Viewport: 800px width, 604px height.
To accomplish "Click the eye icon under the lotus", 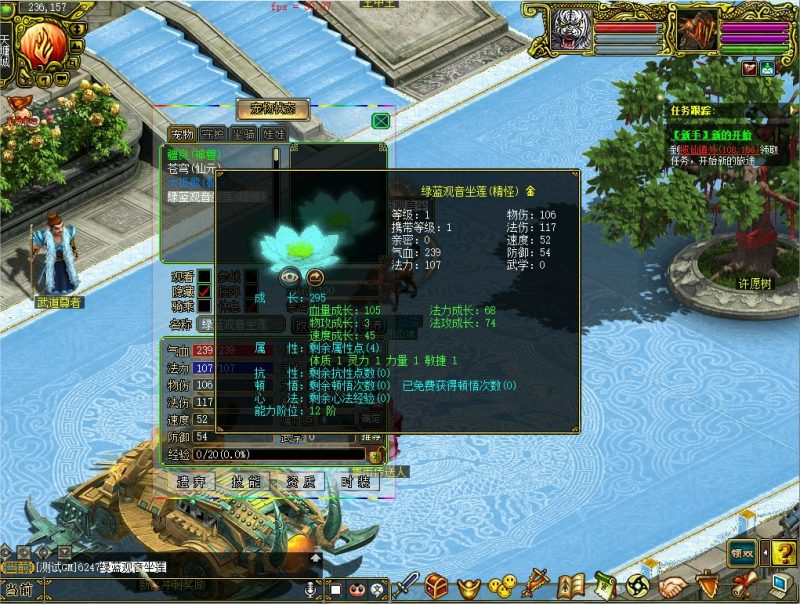I will (290, 277).
